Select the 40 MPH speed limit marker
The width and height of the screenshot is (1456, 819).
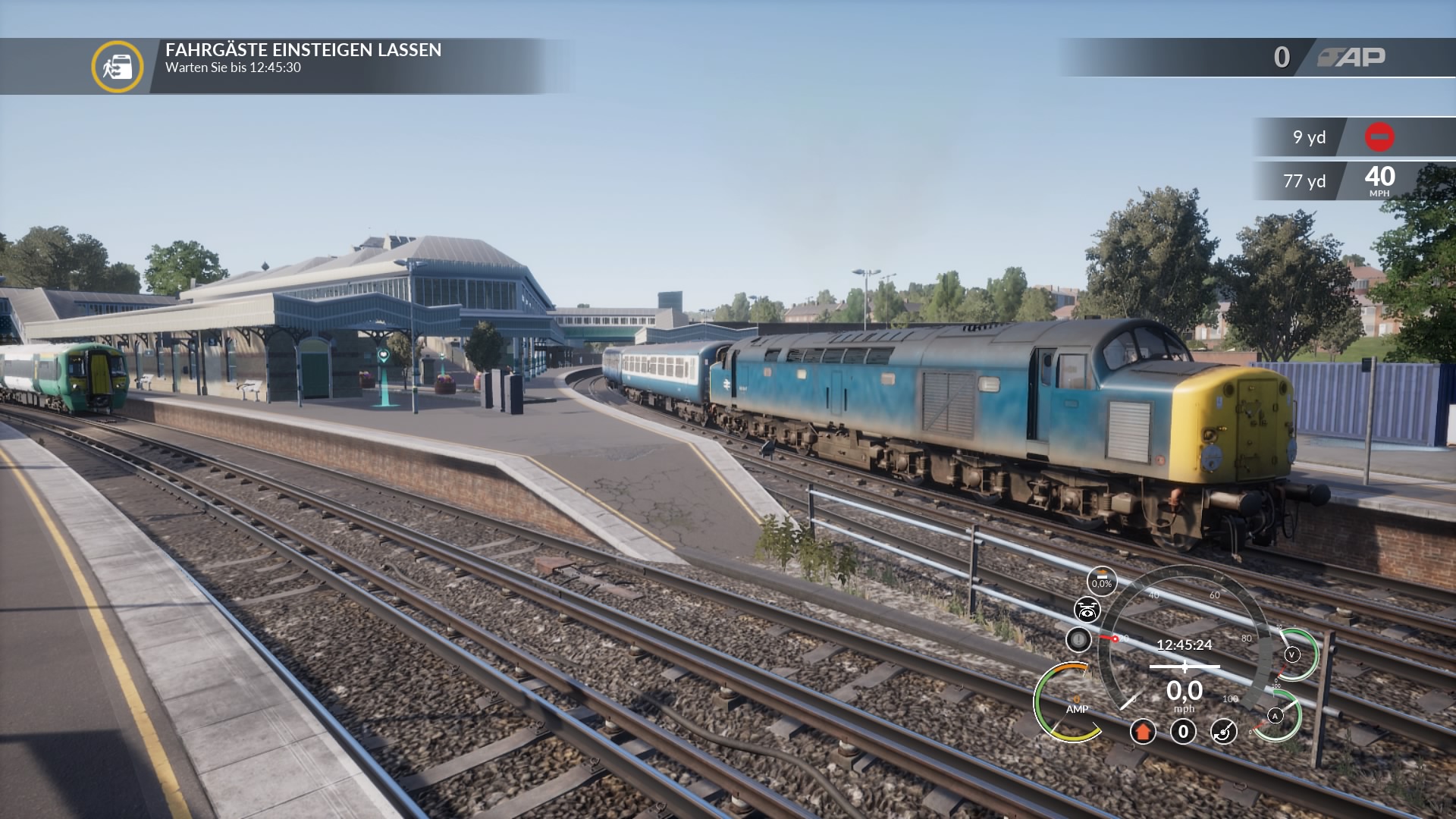pos(1379,180)
